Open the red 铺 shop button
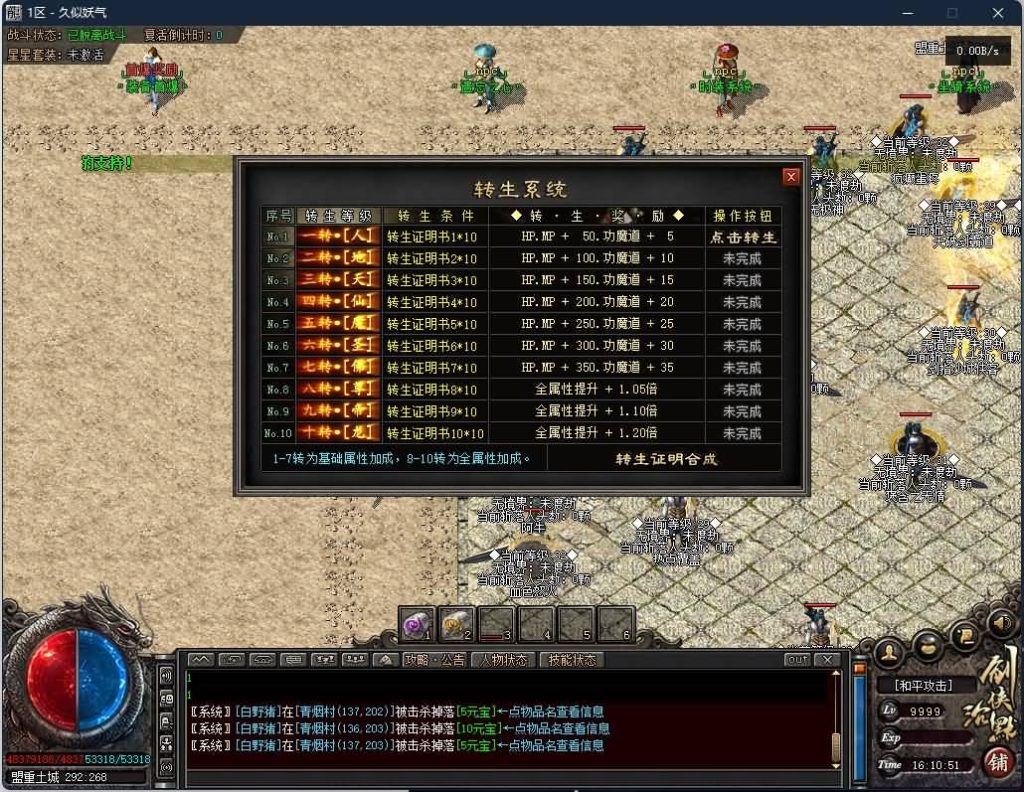Viewport: 1024px width, 792px height. tap(996, 762)
